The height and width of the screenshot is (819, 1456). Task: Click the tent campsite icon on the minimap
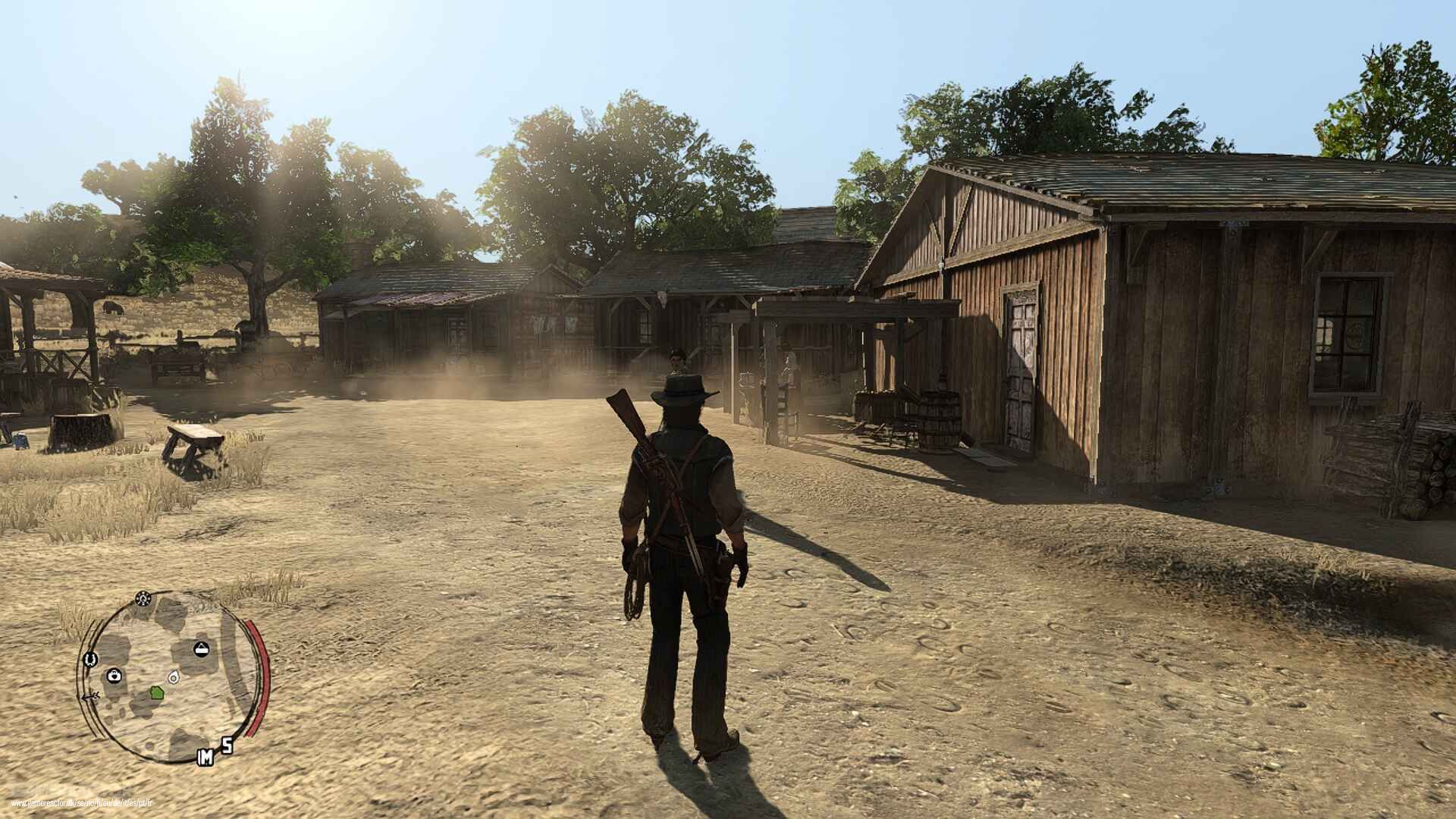201,648
